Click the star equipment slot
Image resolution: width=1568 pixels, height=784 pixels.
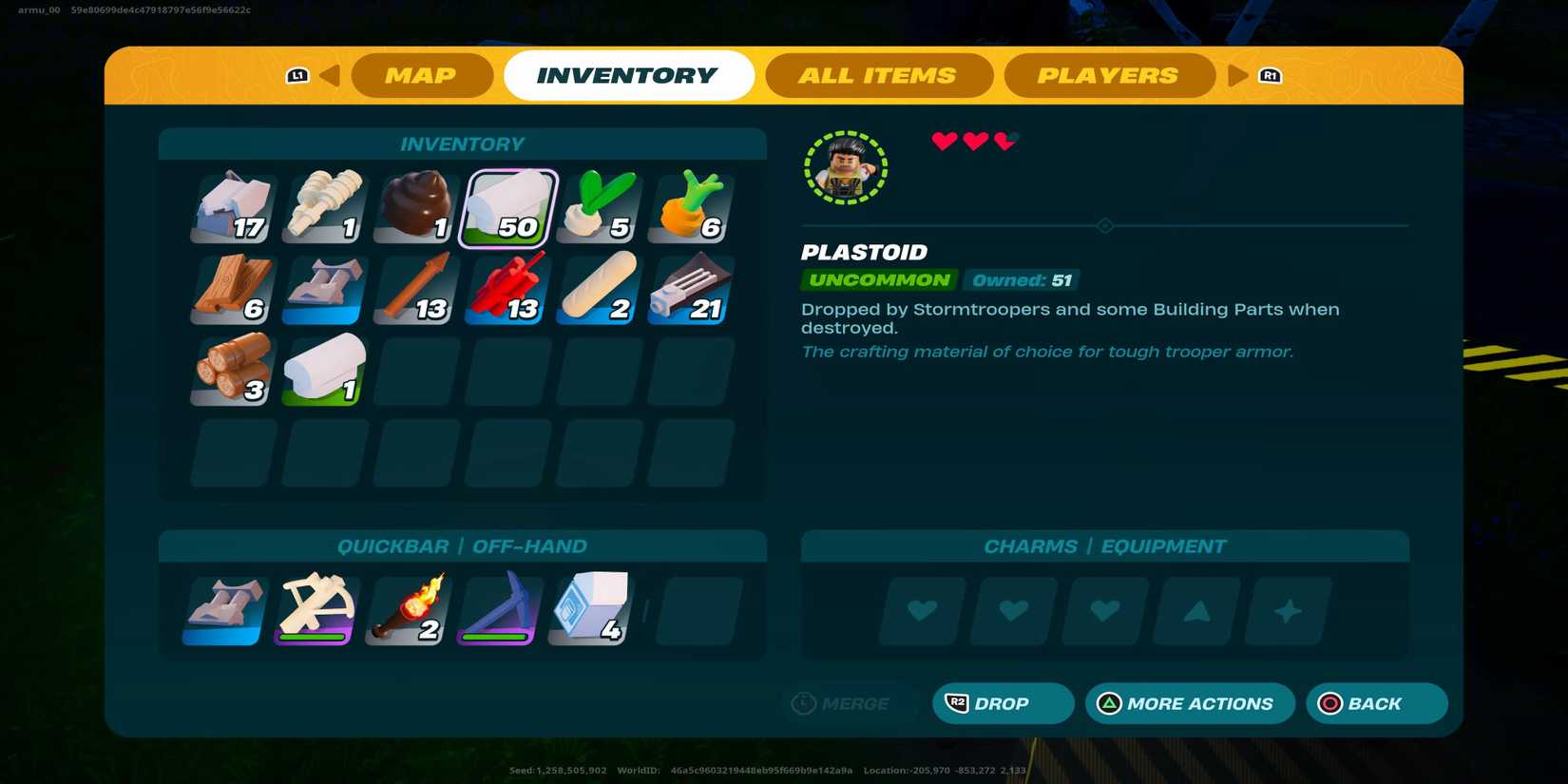coord(1287,611)
